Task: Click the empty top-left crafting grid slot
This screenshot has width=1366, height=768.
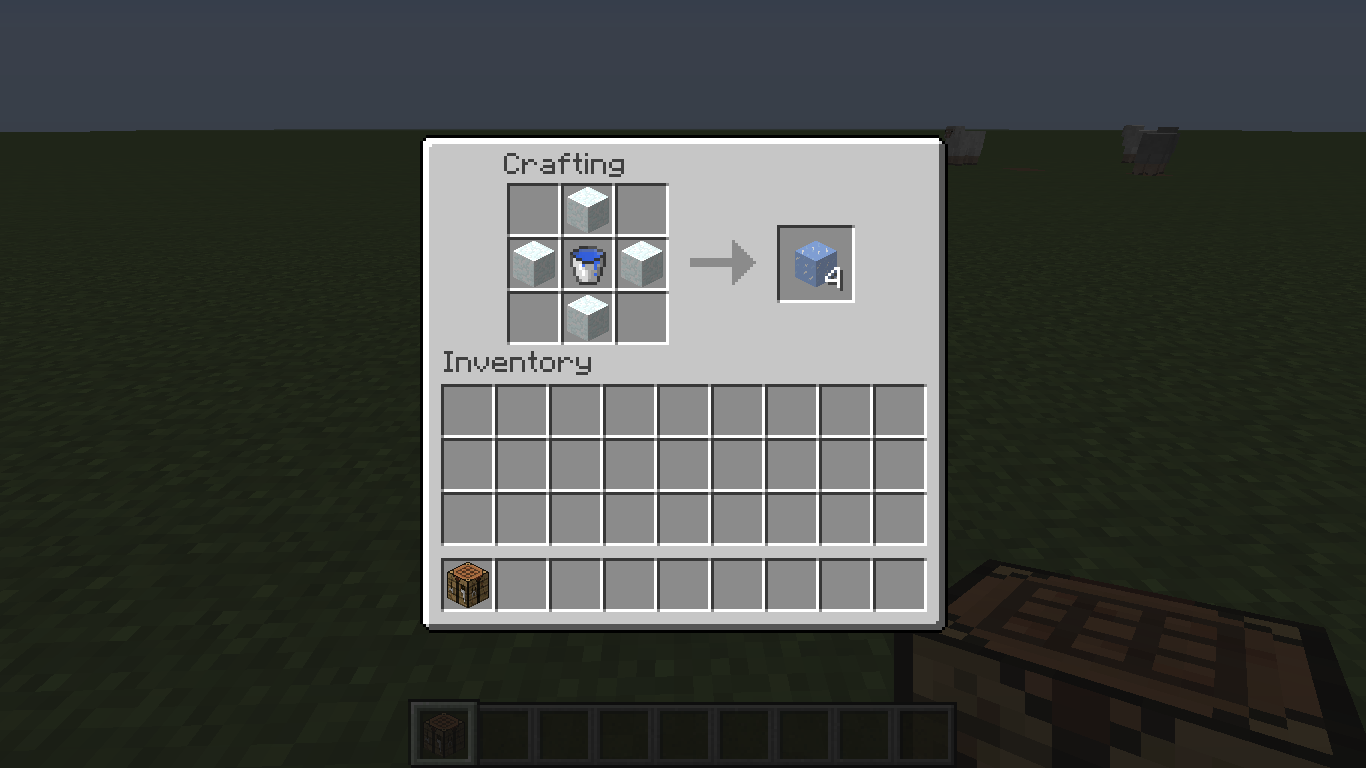Action: 532,209
